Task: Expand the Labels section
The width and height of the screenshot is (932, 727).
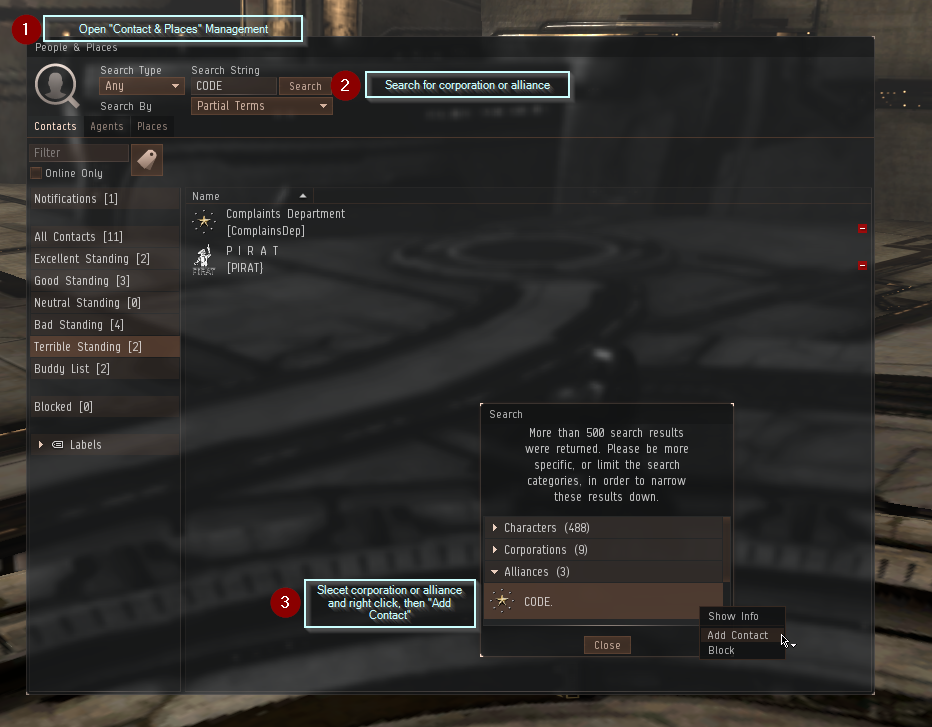Action: click(41, 445)
